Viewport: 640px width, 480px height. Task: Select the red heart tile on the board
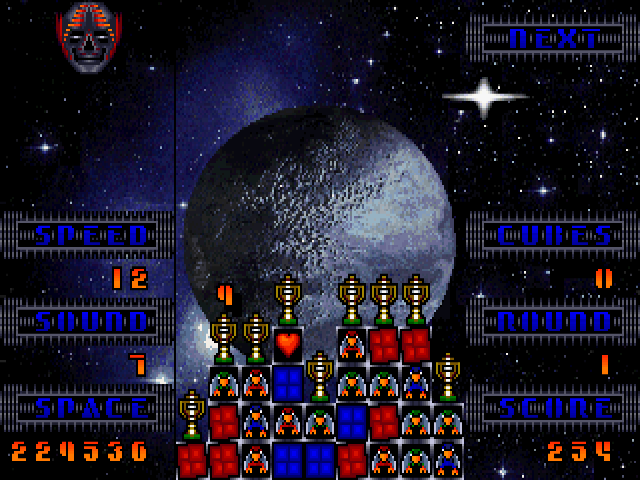pos(288,345)
